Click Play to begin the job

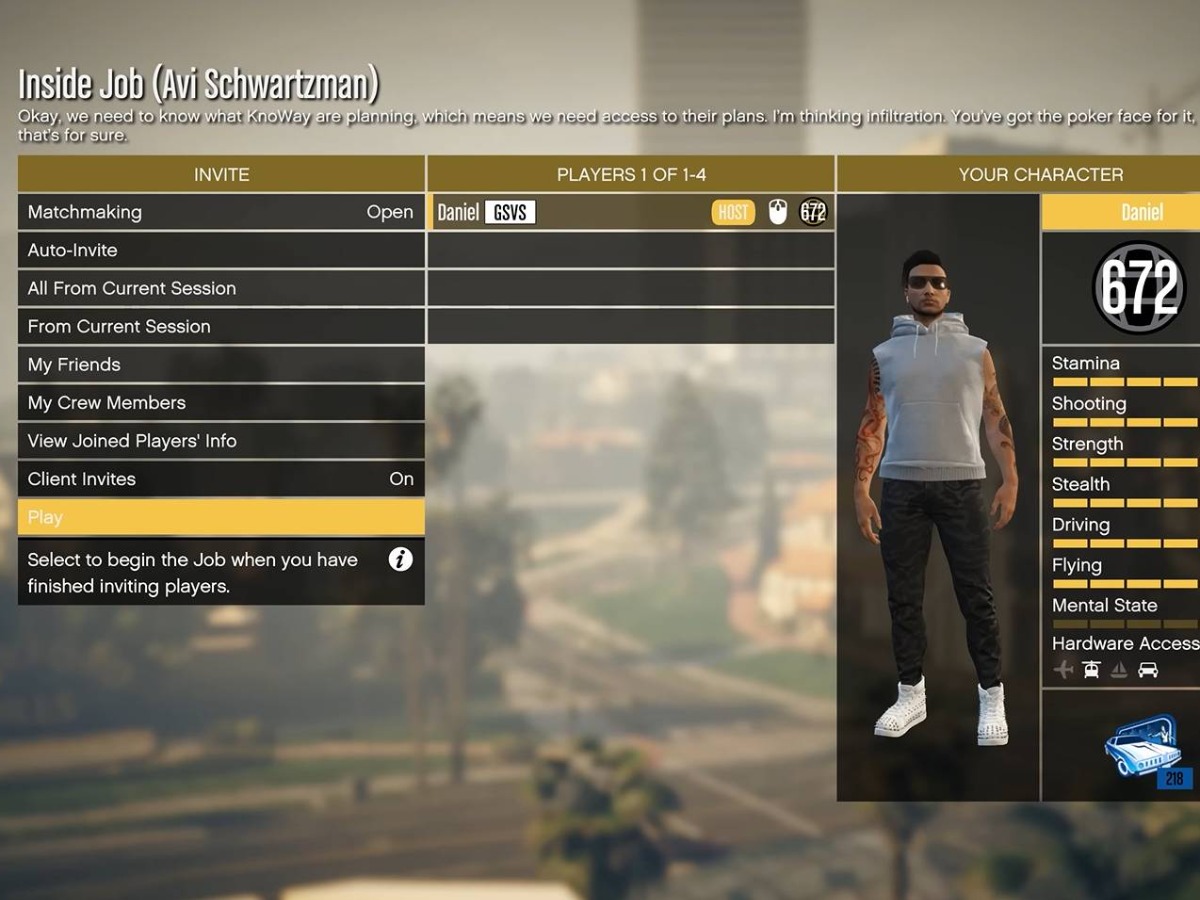[x=220, y=517]
